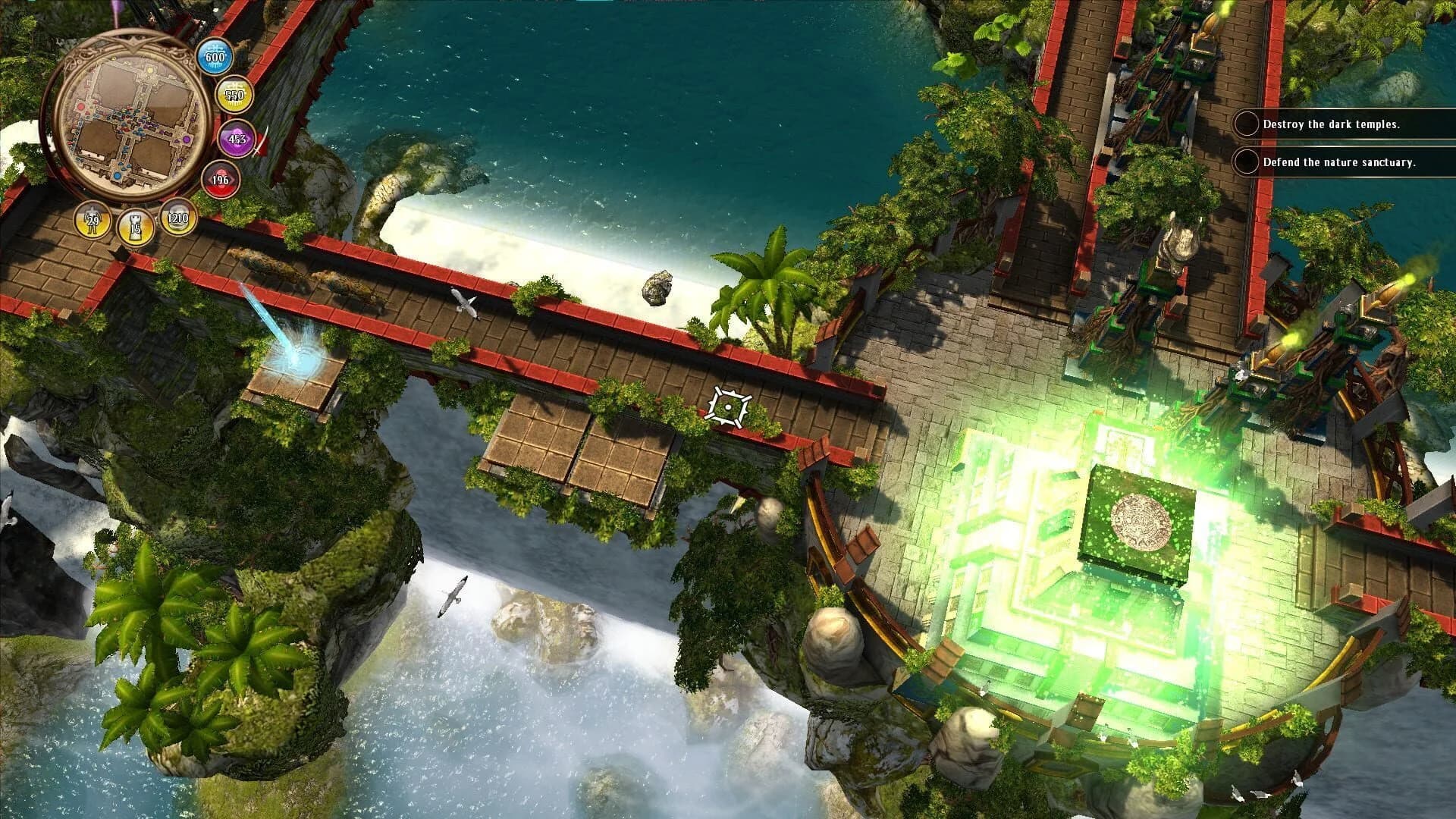Viewport: 1456px width, 819px height.
Task: Click the purple crystal counter showing 453
Action: pyautogui.click(x=235, y=140)
